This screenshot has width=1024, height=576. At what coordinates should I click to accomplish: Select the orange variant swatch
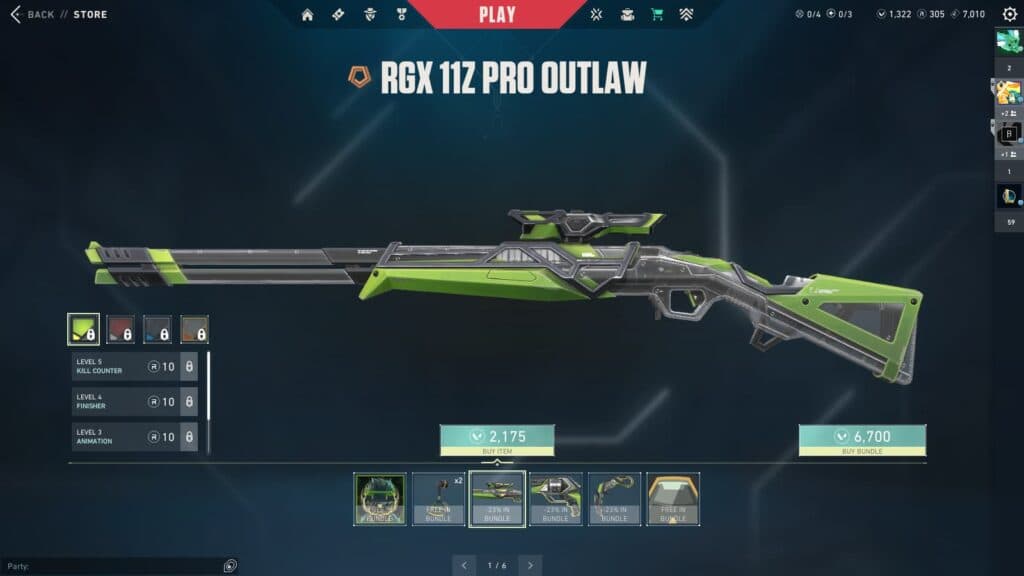[194, 329]
